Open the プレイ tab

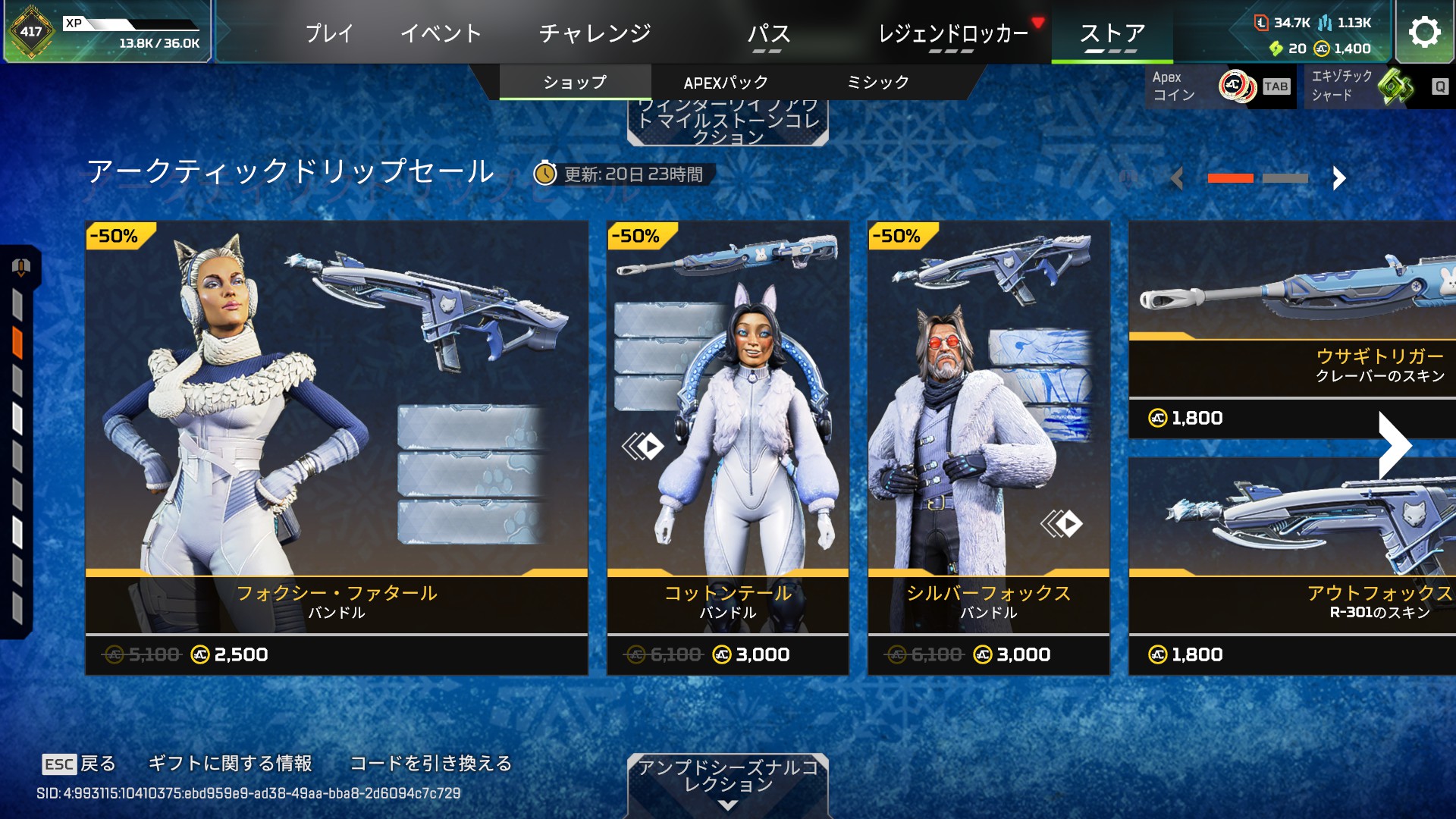pyautogui.click(x=329, y=33)
